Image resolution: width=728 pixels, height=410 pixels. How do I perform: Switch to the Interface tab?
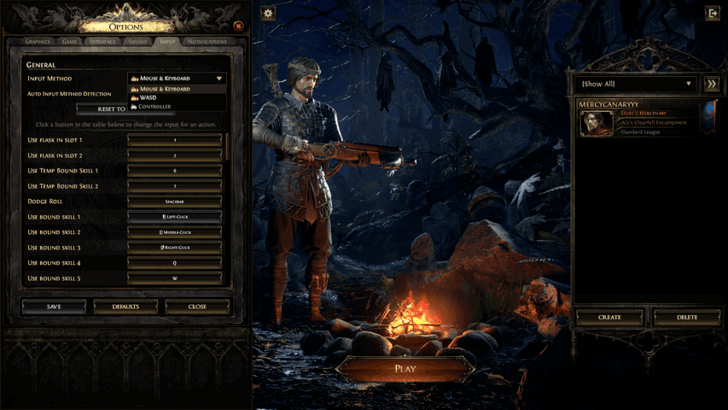coord(102,42)
